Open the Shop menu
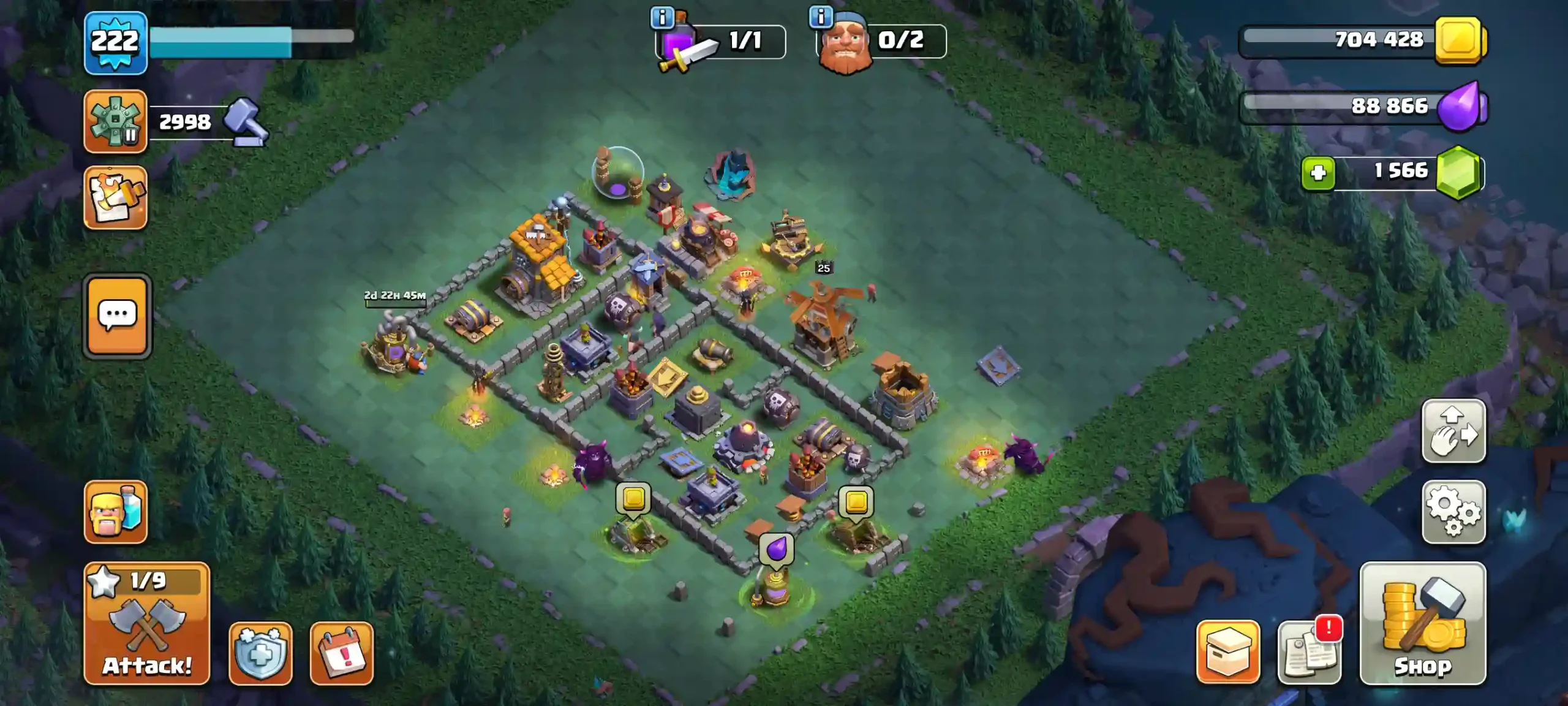Viewport: 1568px width, 706px height. click(1422, 623)
